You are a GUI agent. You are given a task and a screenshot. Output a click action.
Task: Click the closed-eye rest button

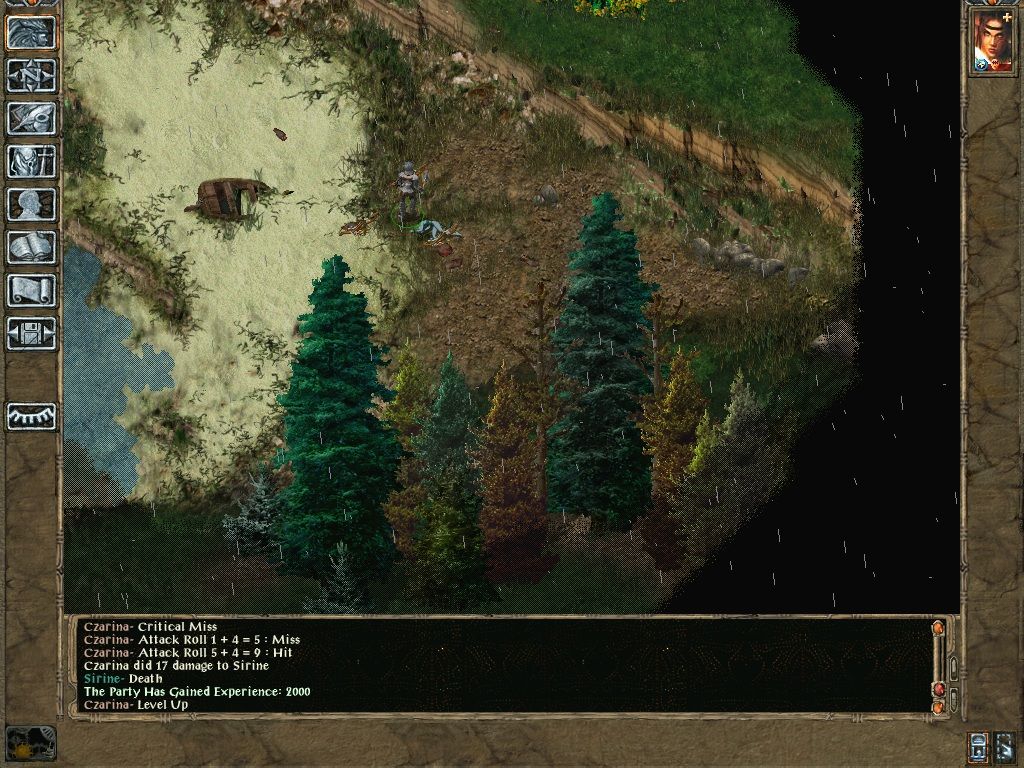[x=31, y=416]
